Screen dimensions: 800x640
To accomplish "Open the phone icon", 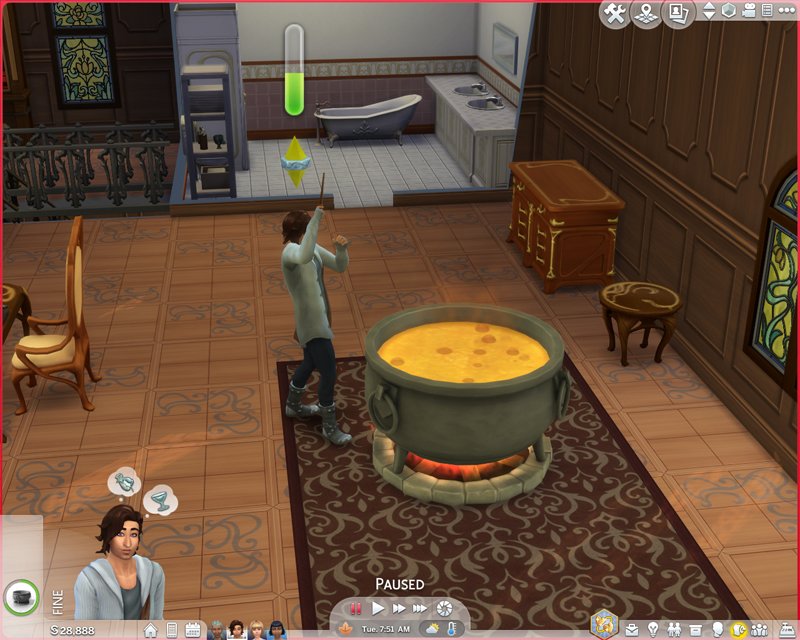I will tap(171, 630).
